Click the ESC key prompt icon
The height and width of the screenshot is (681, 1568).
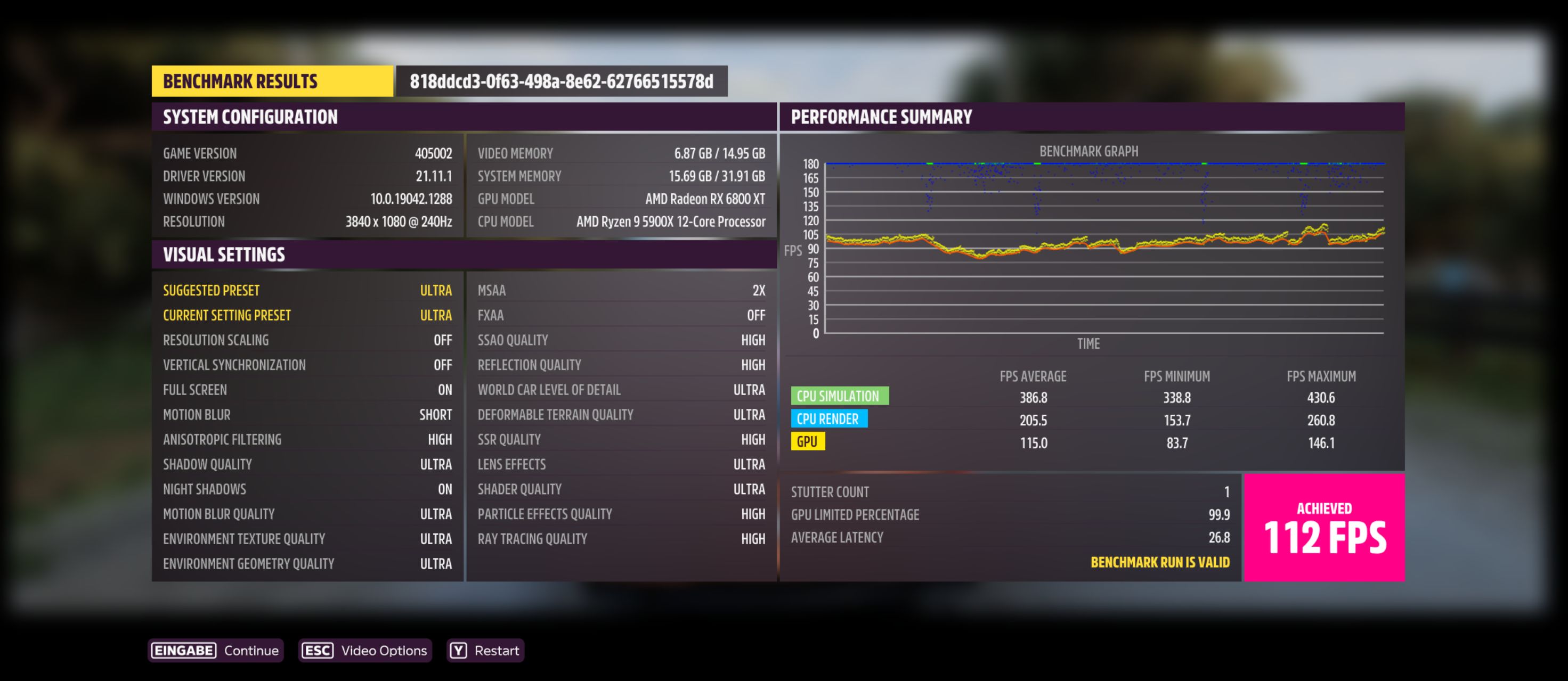pos(318,650)
